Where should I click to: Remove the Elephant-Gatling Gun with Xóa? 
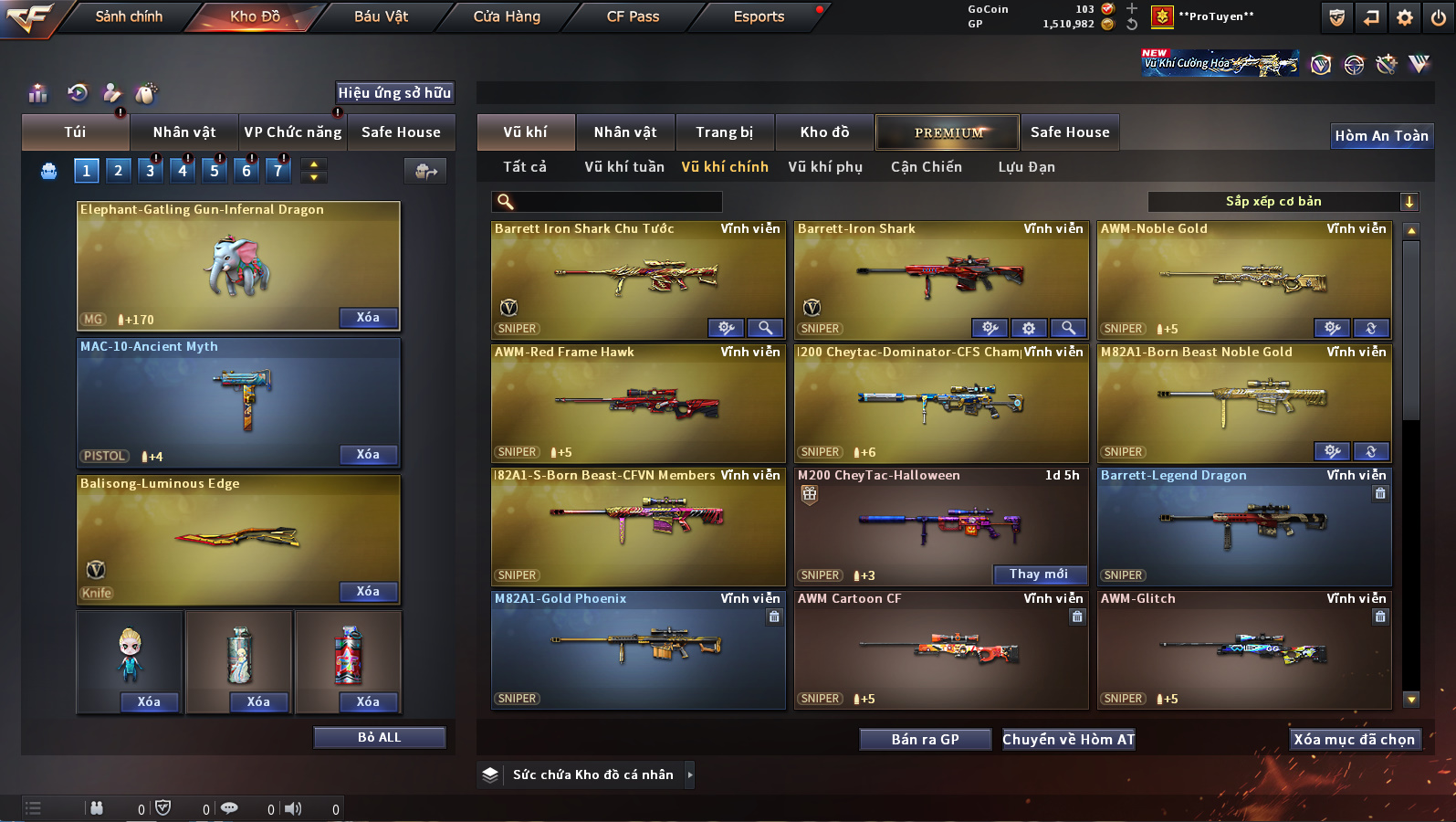(368, 318)
